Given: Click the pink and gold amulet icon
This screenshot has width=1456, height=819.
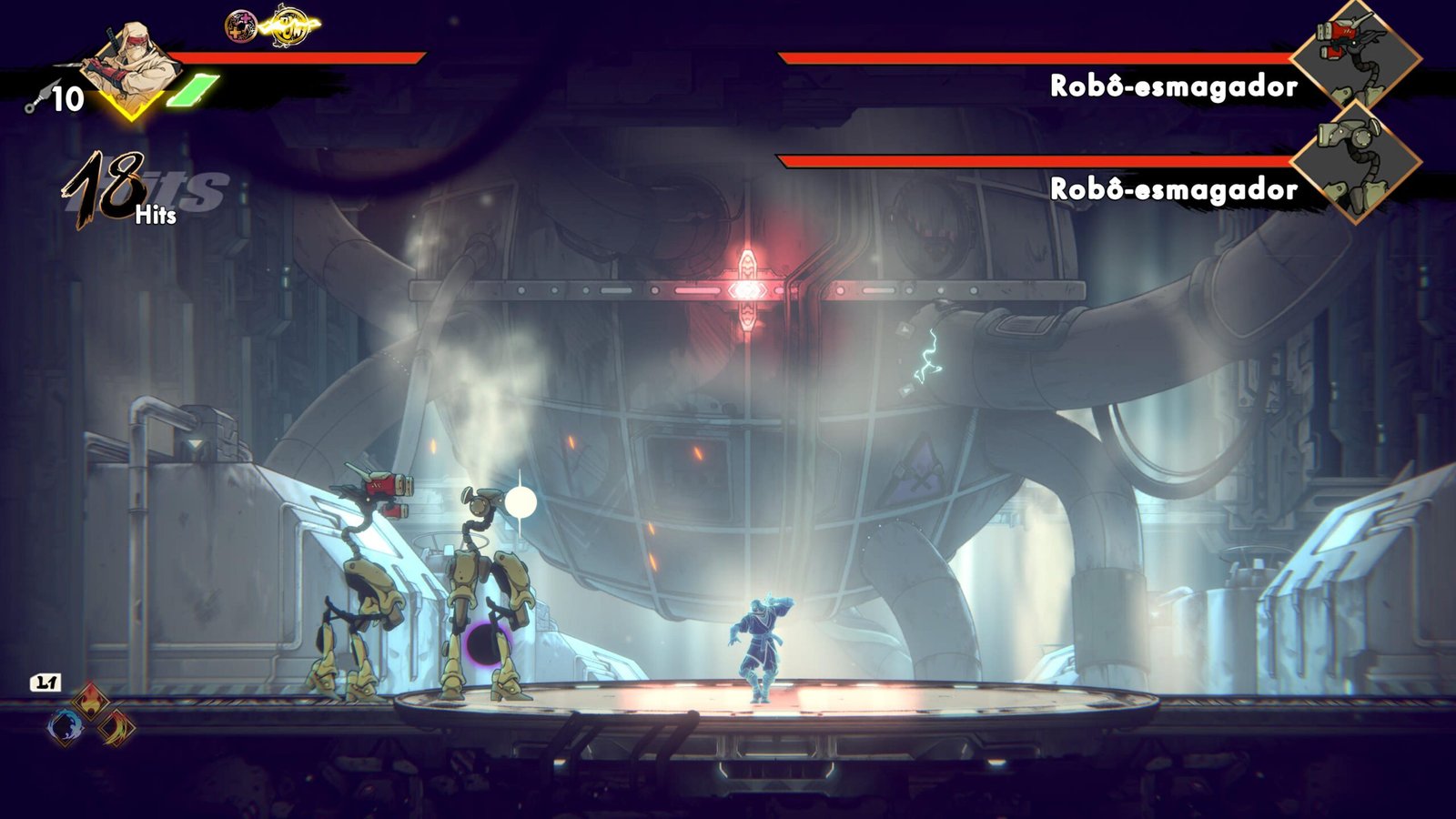Looking at the screenshot, I should pyautogui.click(x=241, y=25).
